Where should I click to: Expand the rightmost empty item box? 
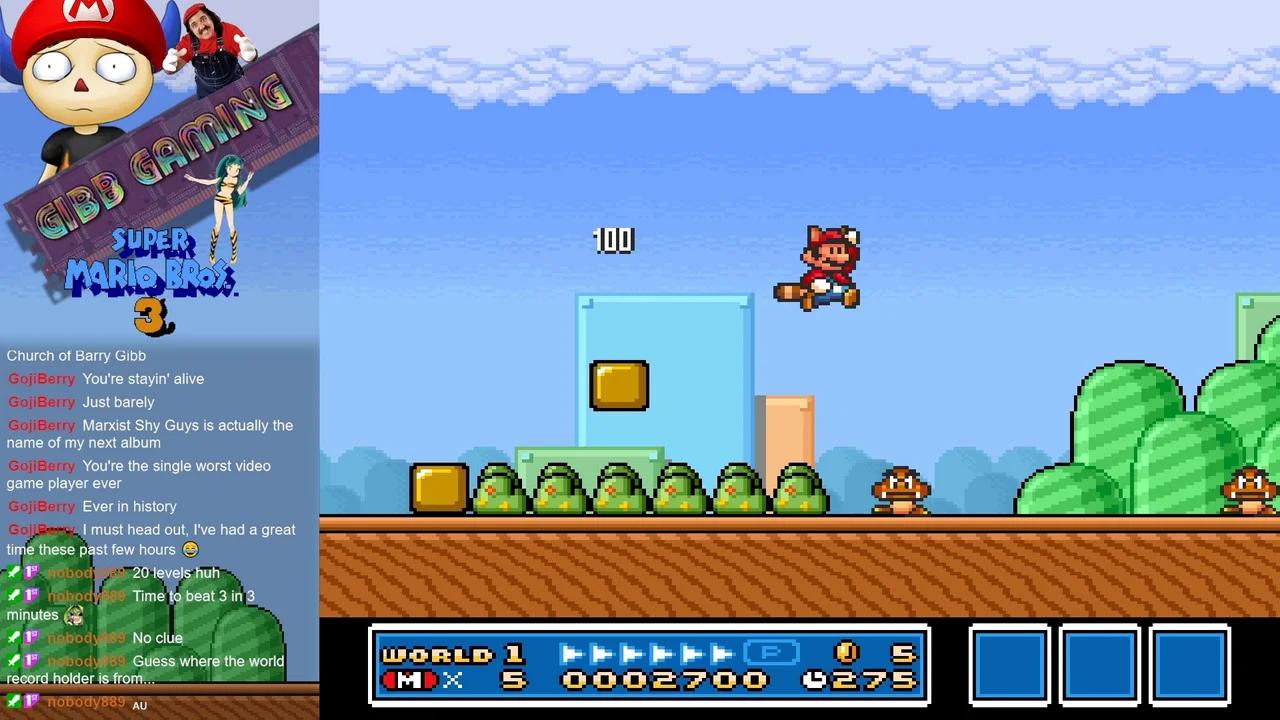point(1189,665)
